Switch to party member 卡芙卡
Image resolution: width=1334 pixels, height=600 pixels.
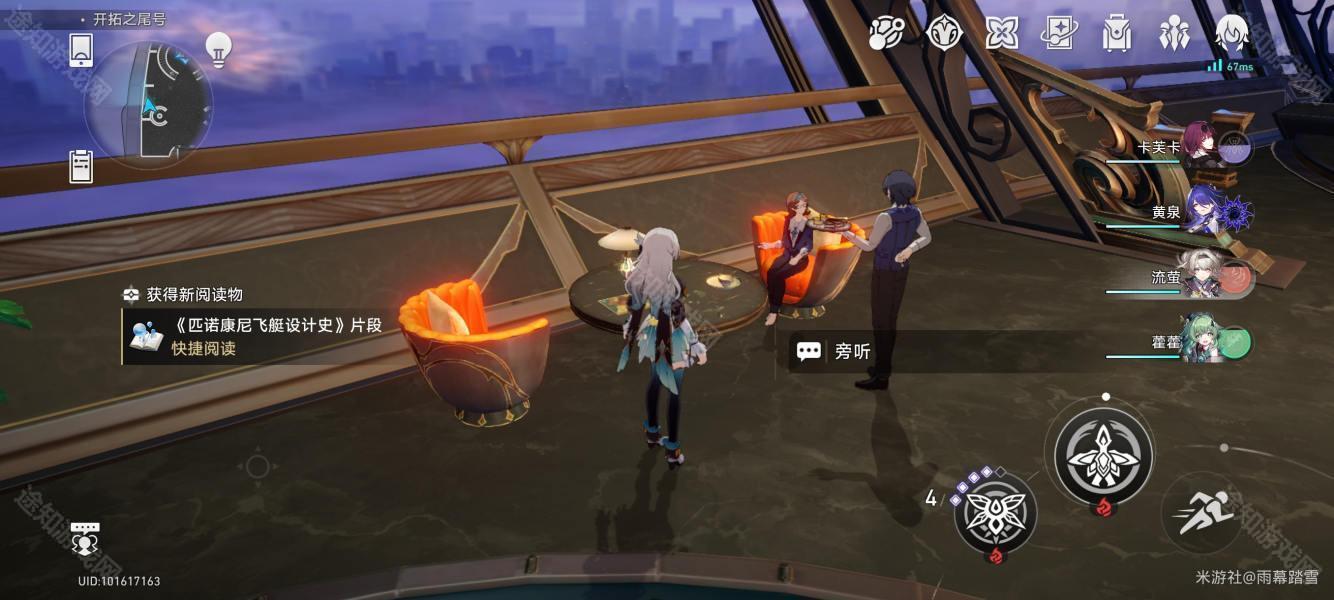[x=1200, y=147]
